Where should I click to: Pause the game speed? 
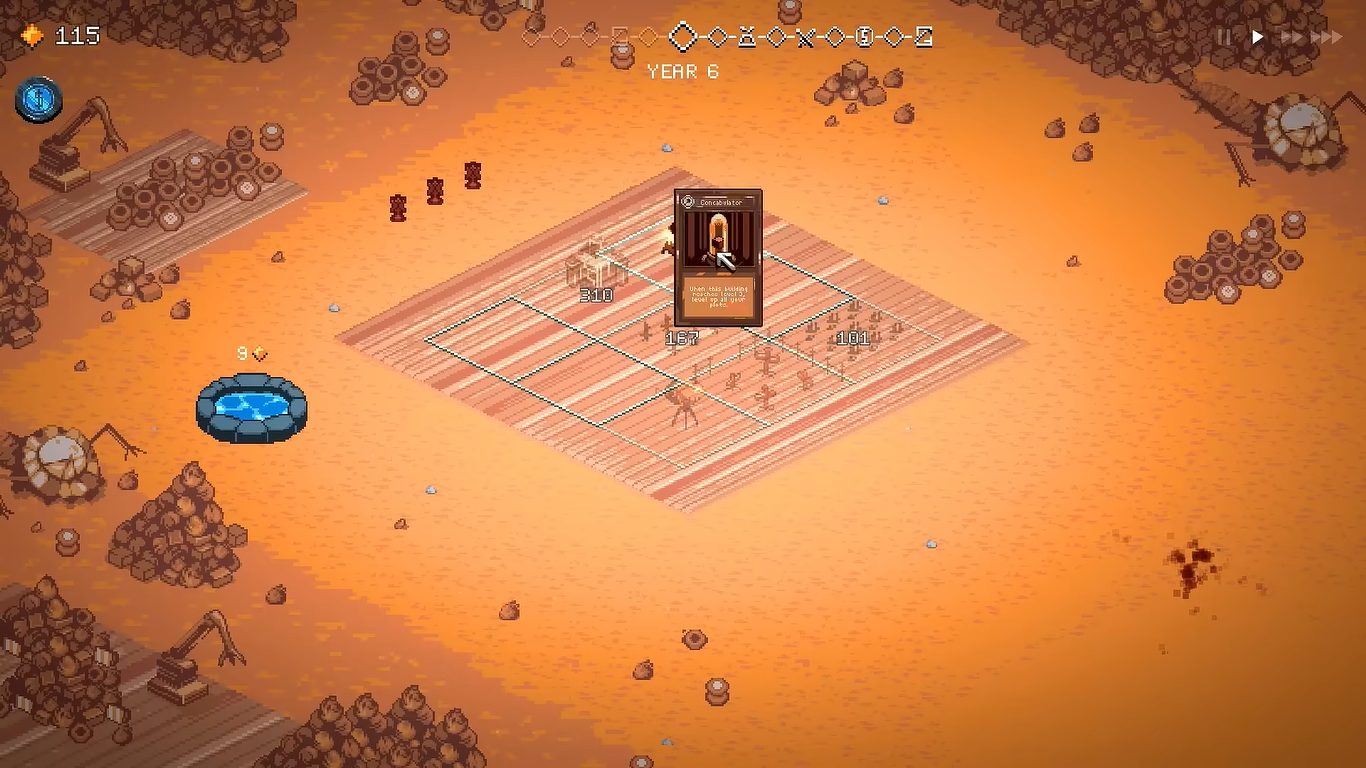coord(1224,37)
